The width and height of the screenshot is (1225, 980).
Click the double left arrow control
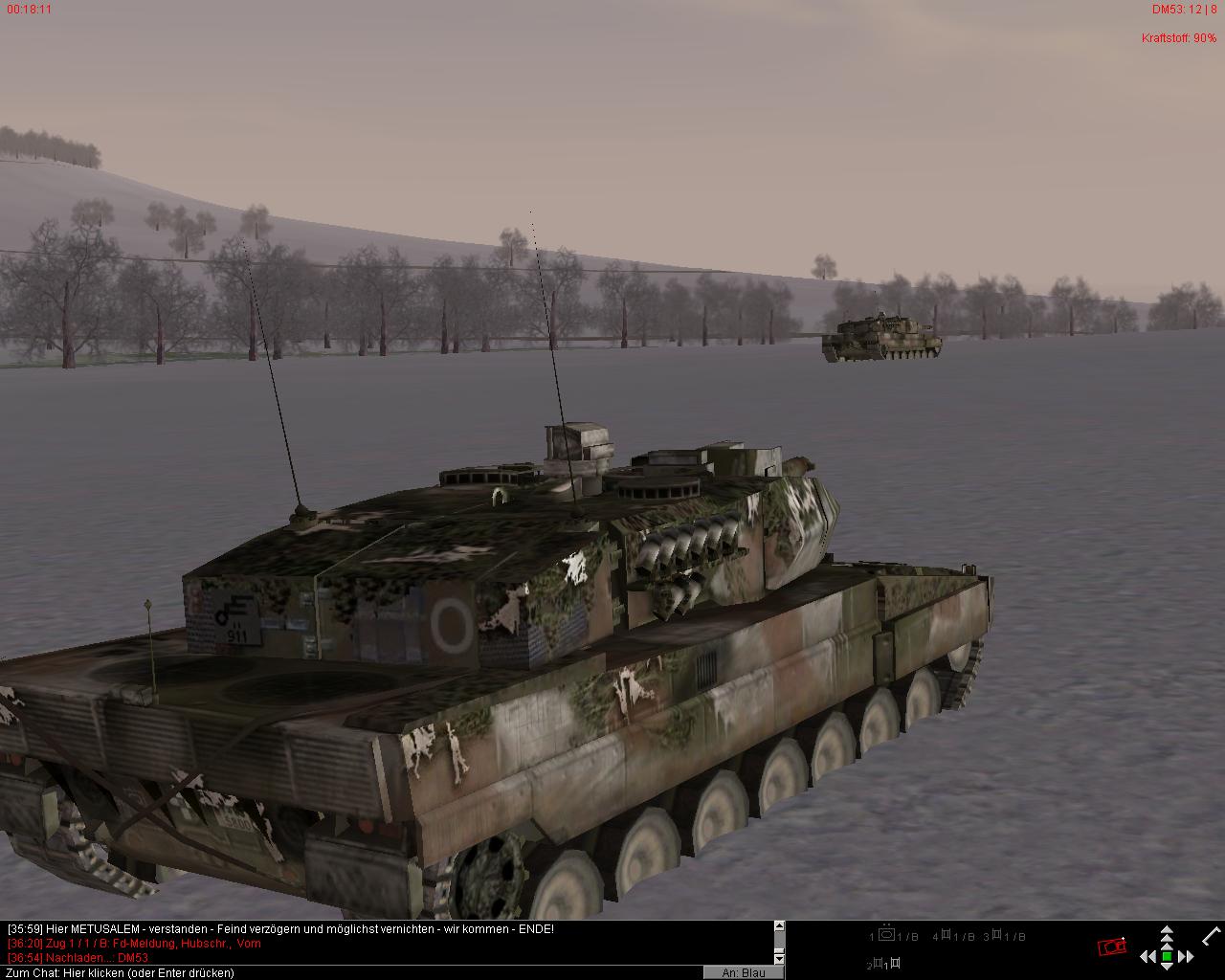[1147, 956]
